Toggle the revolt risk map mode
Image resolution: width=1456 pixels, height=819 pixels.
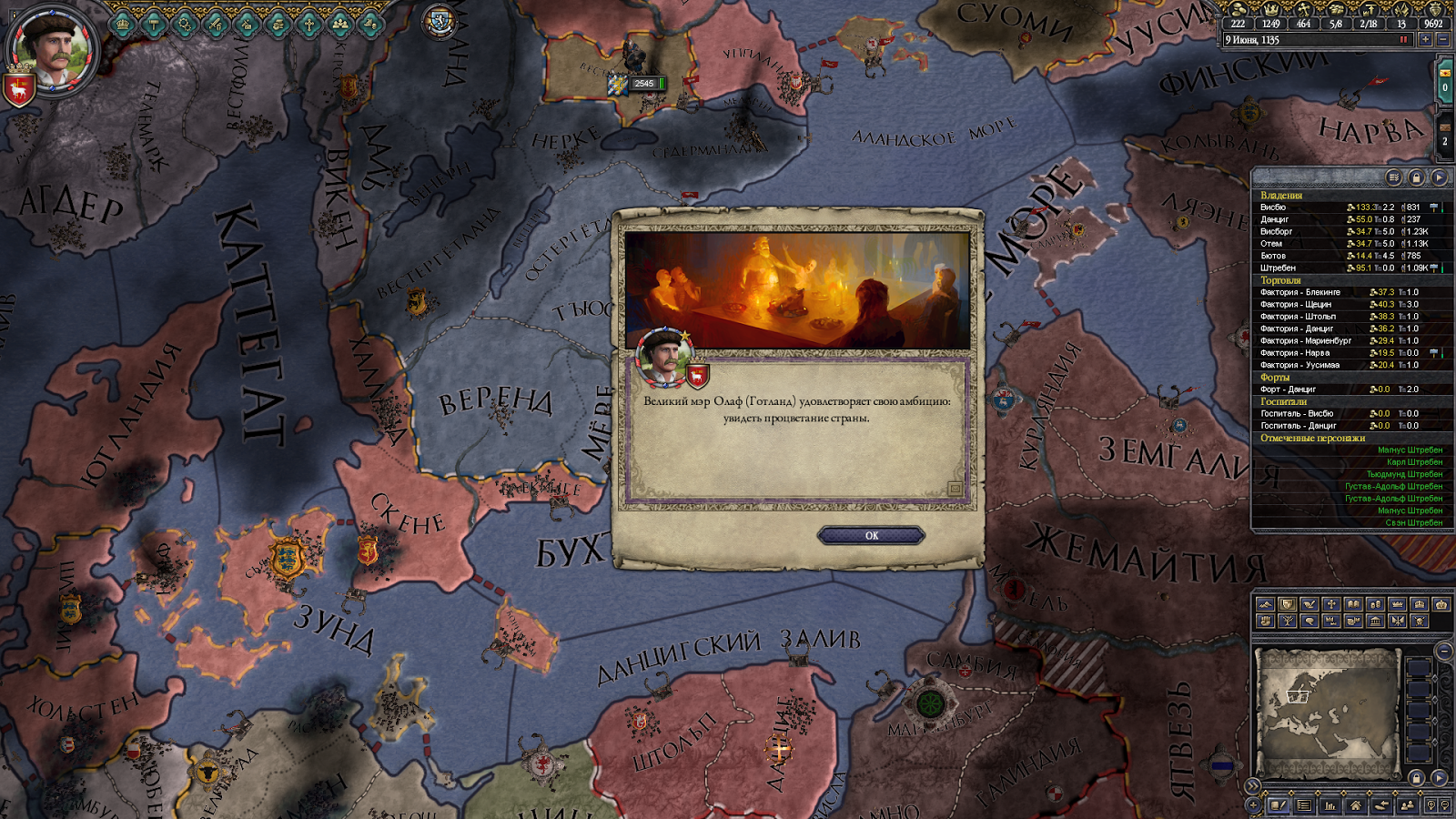point(1265,621)
